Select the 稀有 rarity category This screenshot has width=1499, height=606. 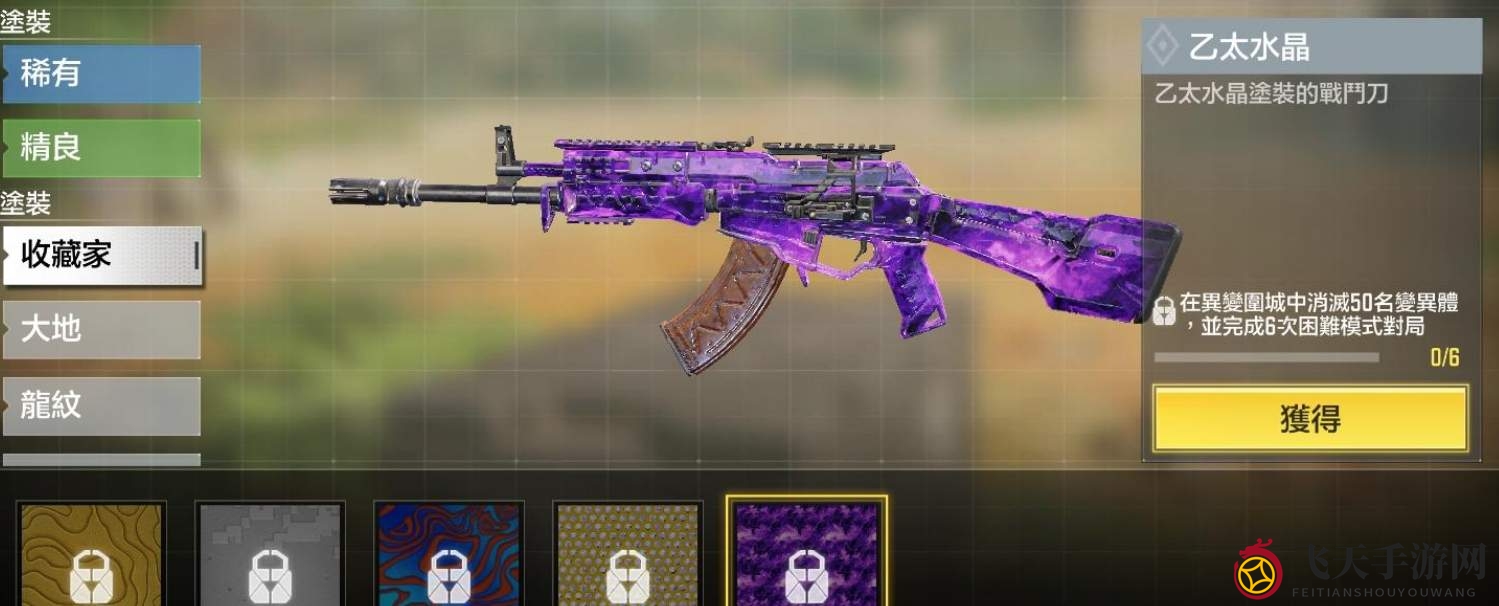point(101,74)
